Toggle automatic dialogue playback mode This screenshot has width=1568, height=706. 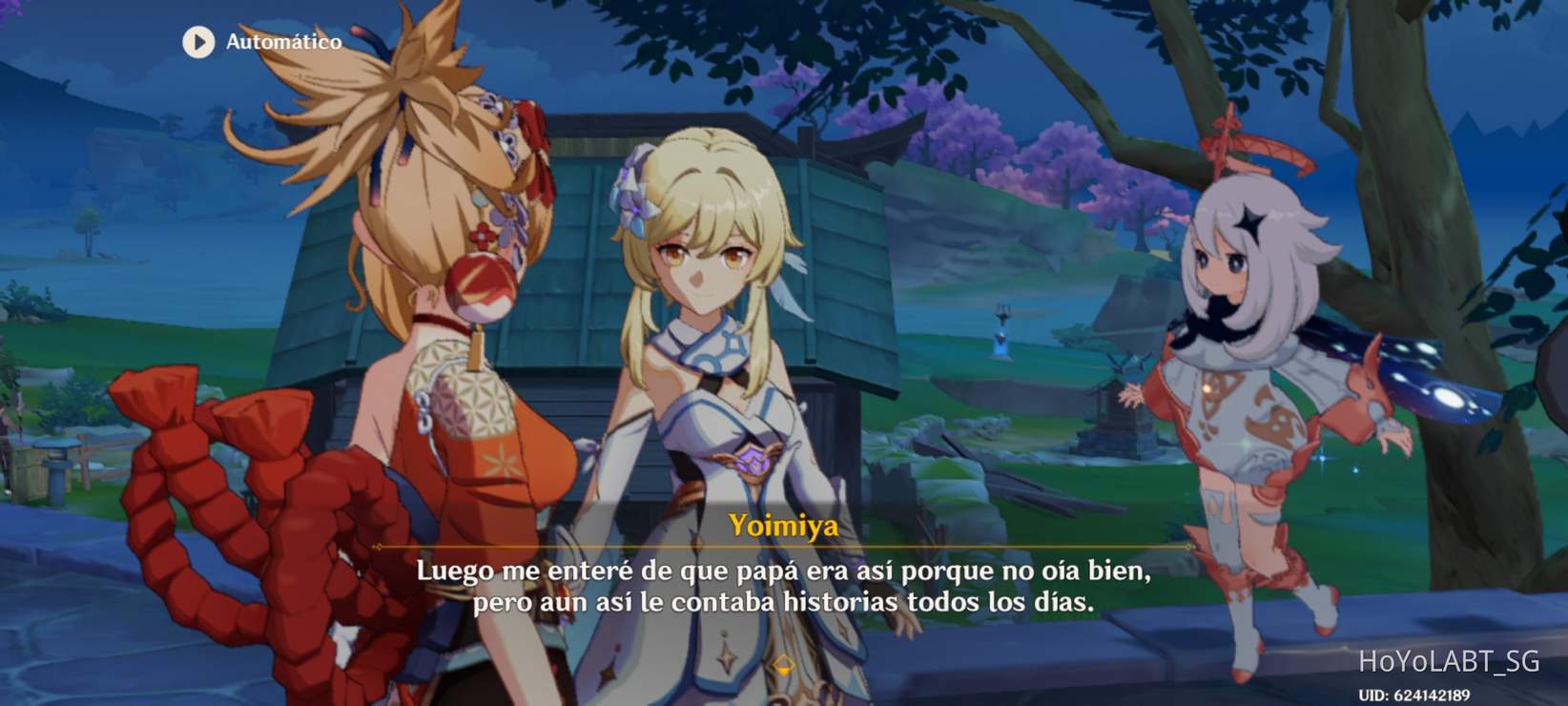click(258, 42)
